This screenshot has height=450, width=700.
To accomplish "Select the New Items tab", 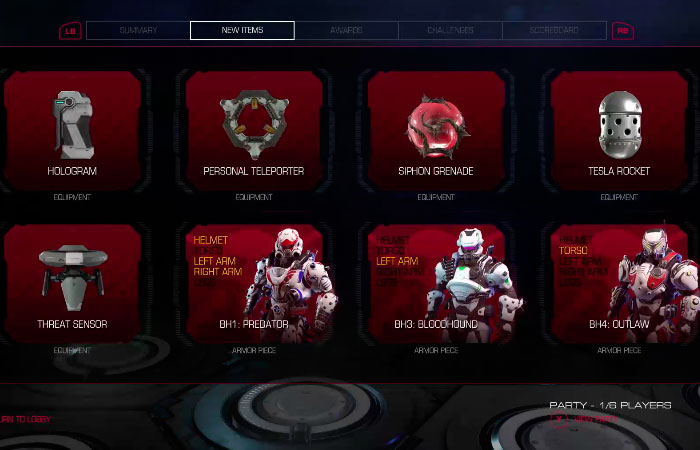I will [242, 31].
